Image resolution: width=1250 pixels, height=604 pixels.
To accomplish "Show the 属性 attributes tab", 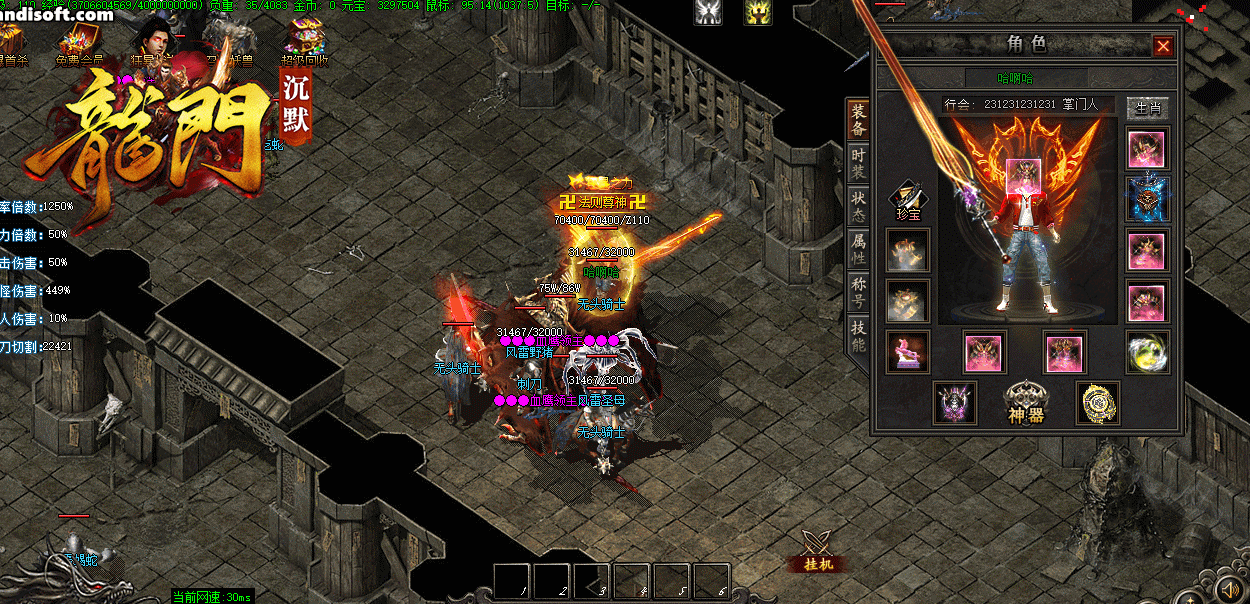I will pos(858,248).
